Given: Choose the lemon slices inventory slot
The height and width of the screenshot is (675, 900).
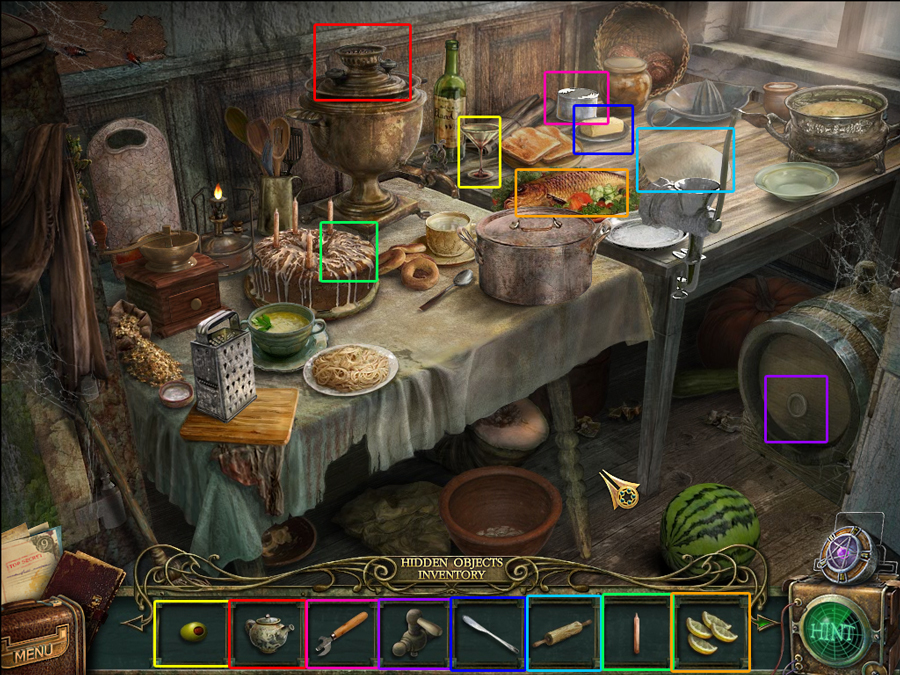Looking at the screenshot, I should 711,632.
